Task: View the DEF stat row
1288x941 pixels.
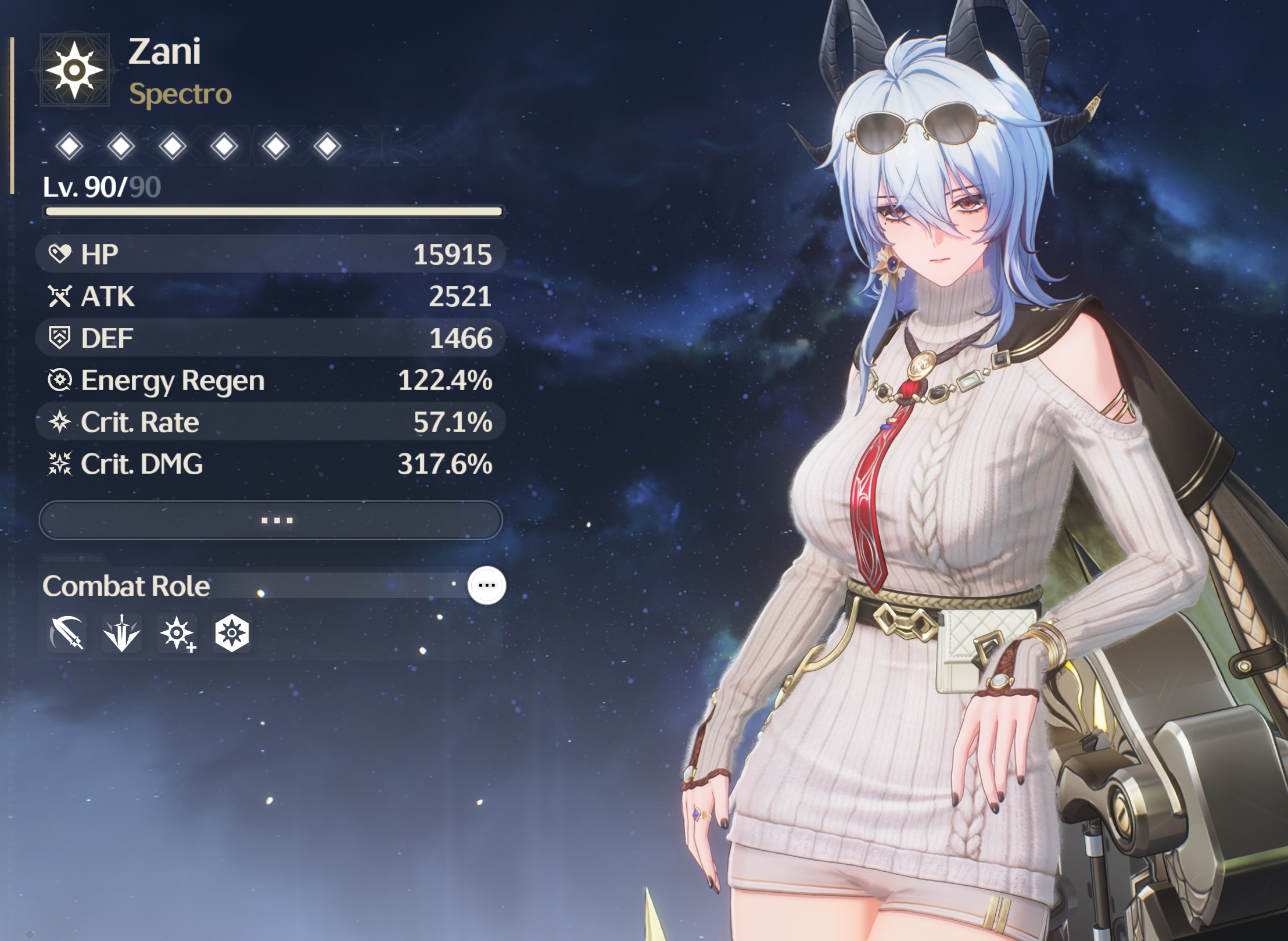Action: pyautogui.click(x=270, y=338)
